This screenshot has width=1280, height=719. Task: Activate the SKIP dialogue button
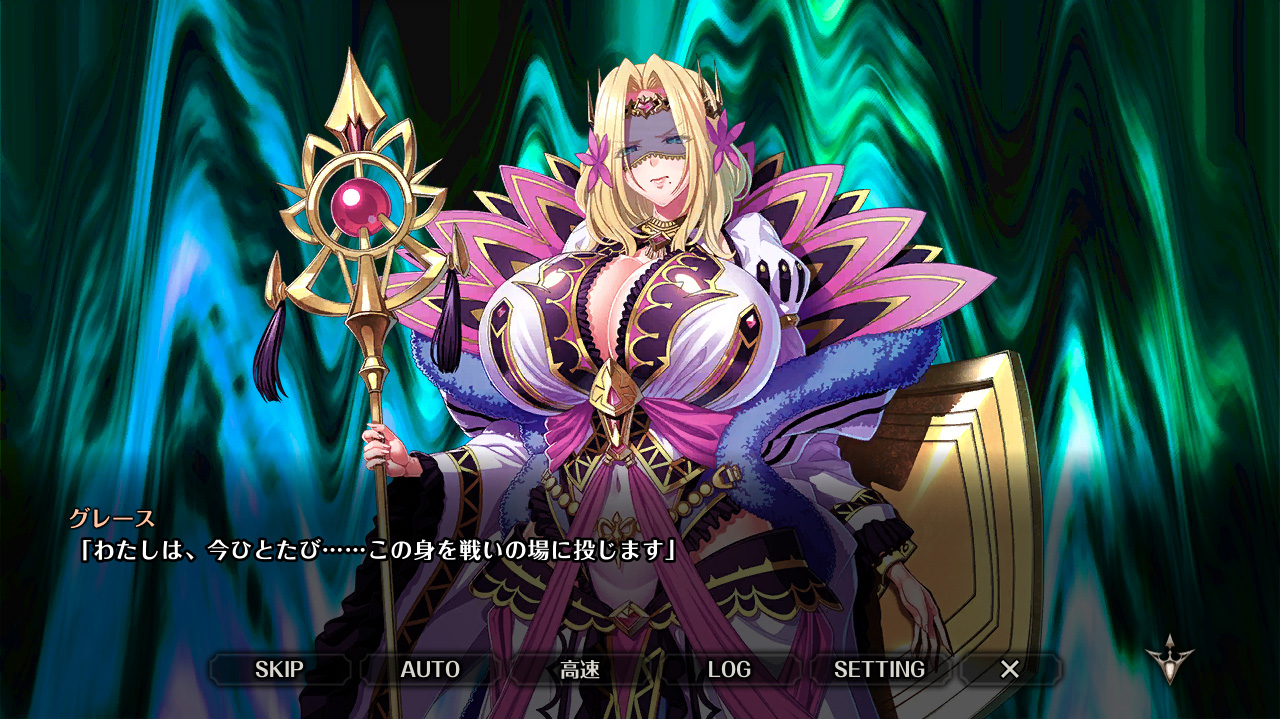(279, 669)
